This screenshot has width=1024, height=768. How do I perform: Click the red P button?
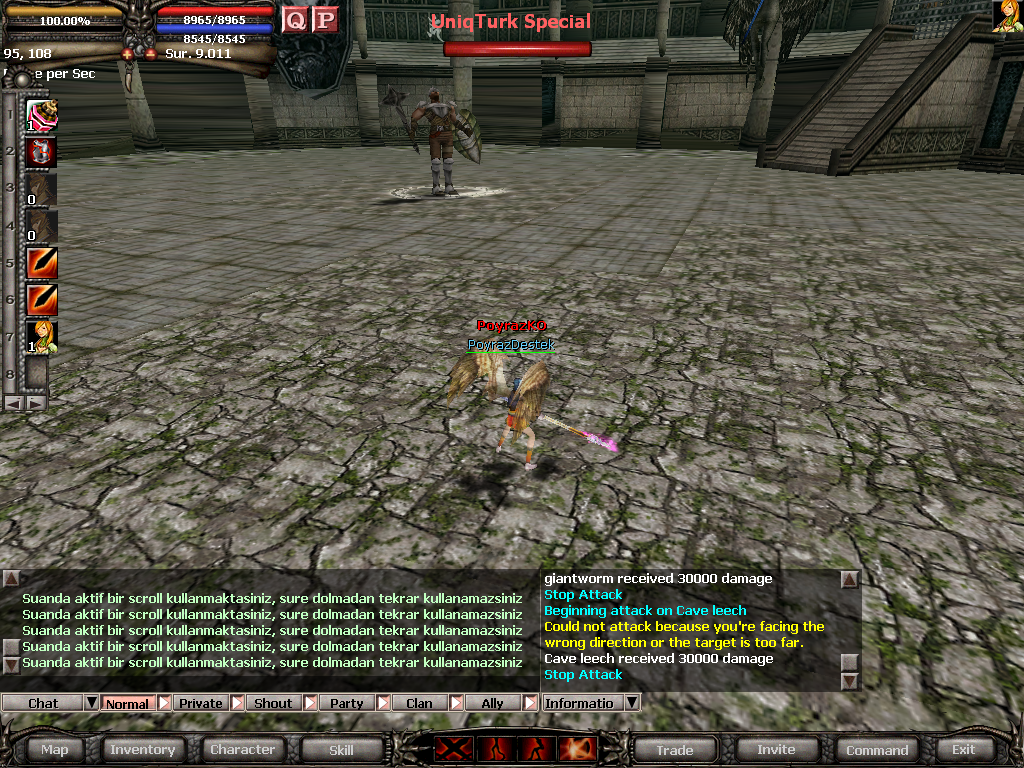coord(324,19)
